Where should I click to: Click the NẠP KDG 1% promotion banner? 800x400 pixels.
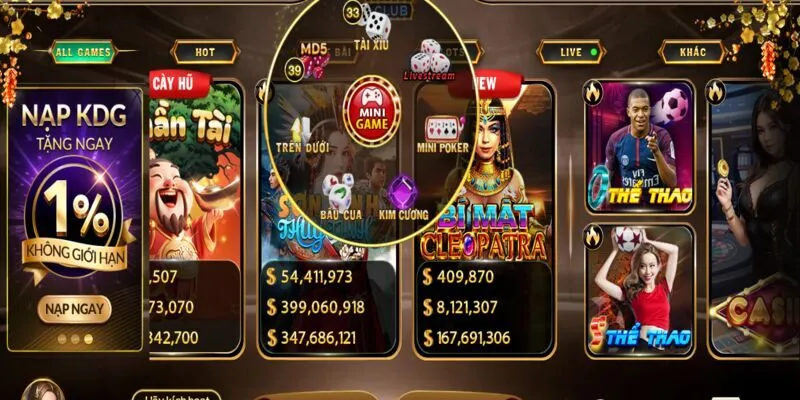(x=75, y=190)
